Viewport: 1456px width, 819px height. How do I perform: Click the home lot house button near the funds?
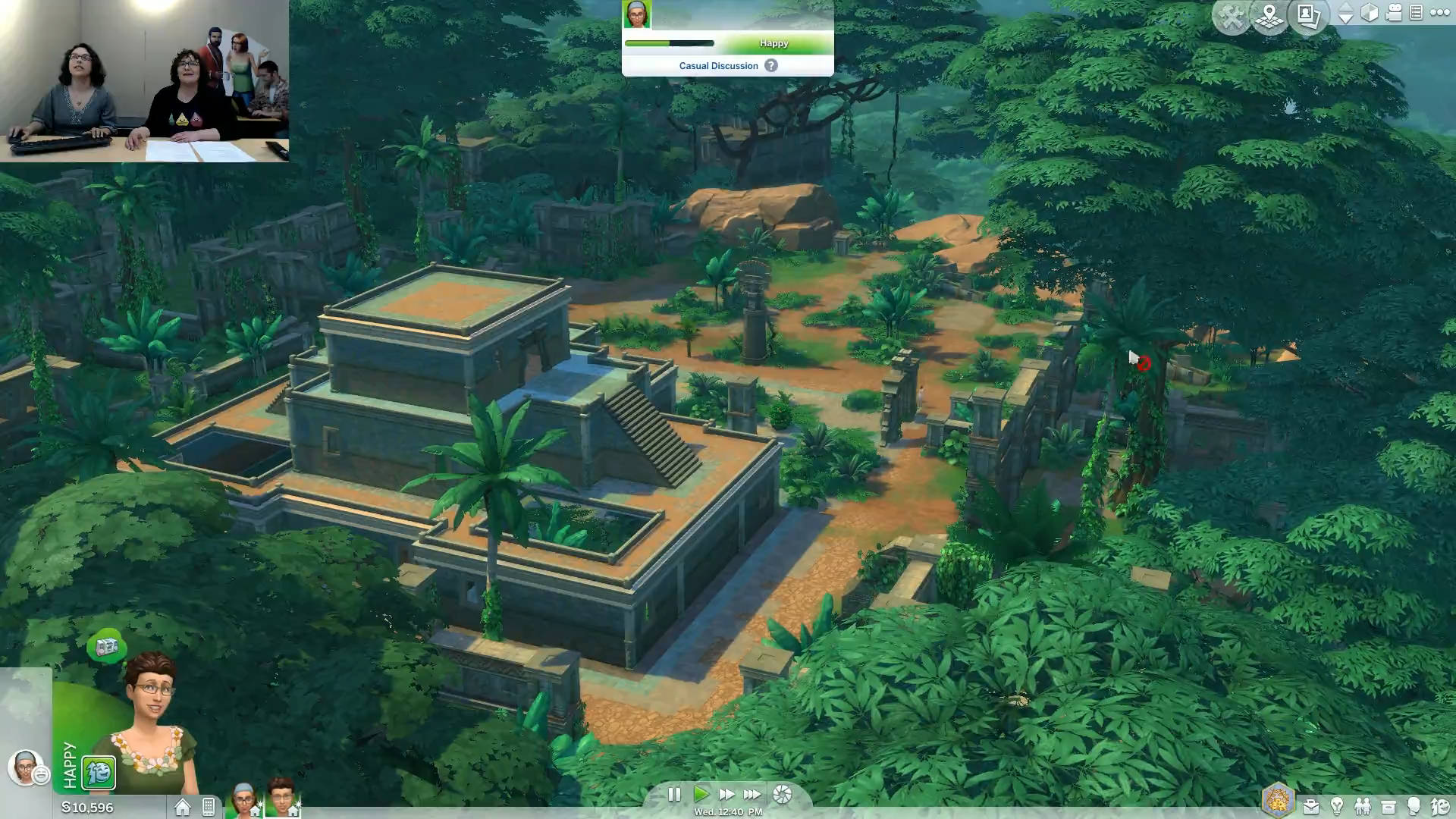(x=181, y=808)
